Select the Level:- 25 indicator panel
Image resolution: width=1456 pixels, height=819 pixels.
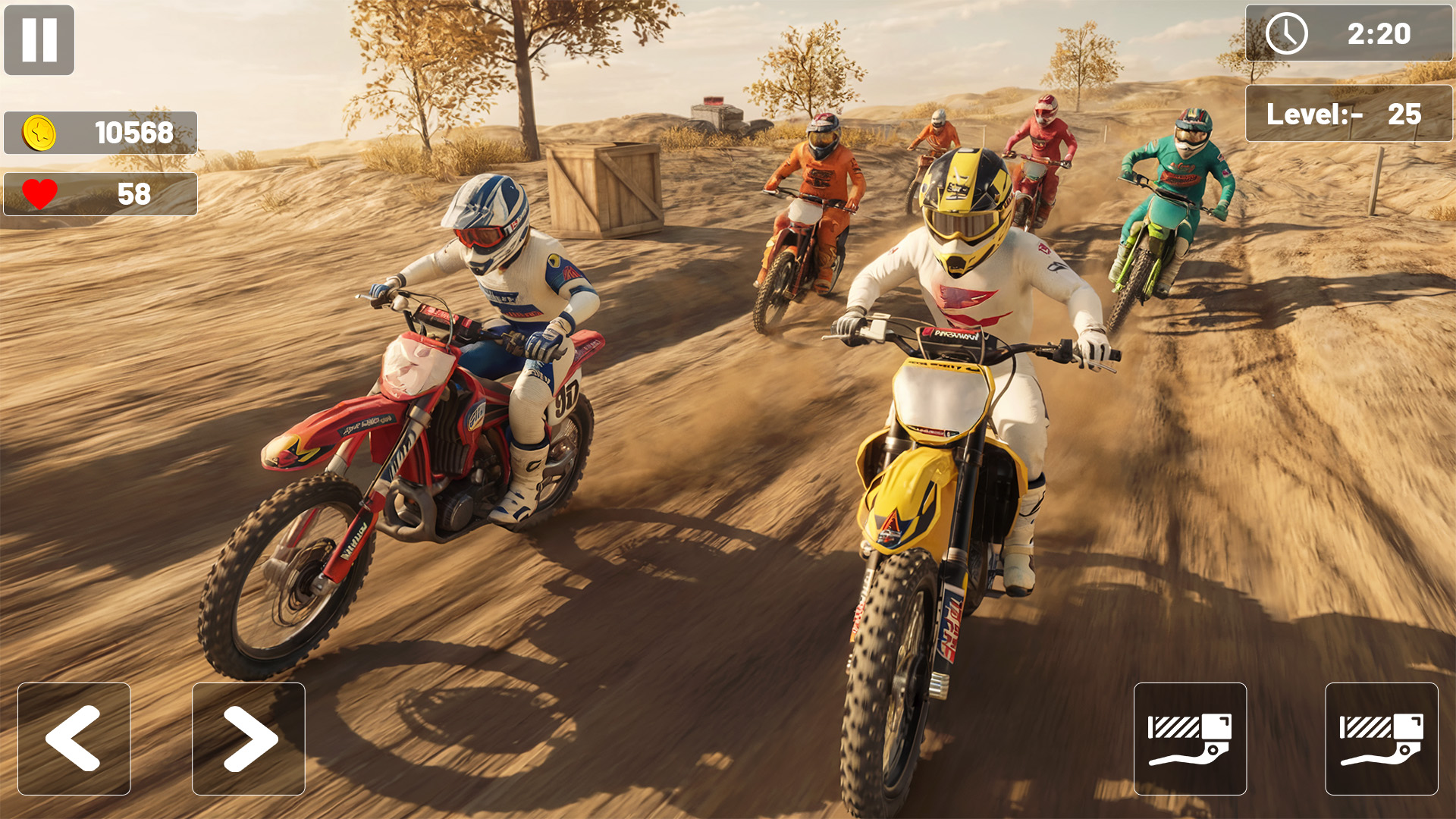pos(1348,114)
